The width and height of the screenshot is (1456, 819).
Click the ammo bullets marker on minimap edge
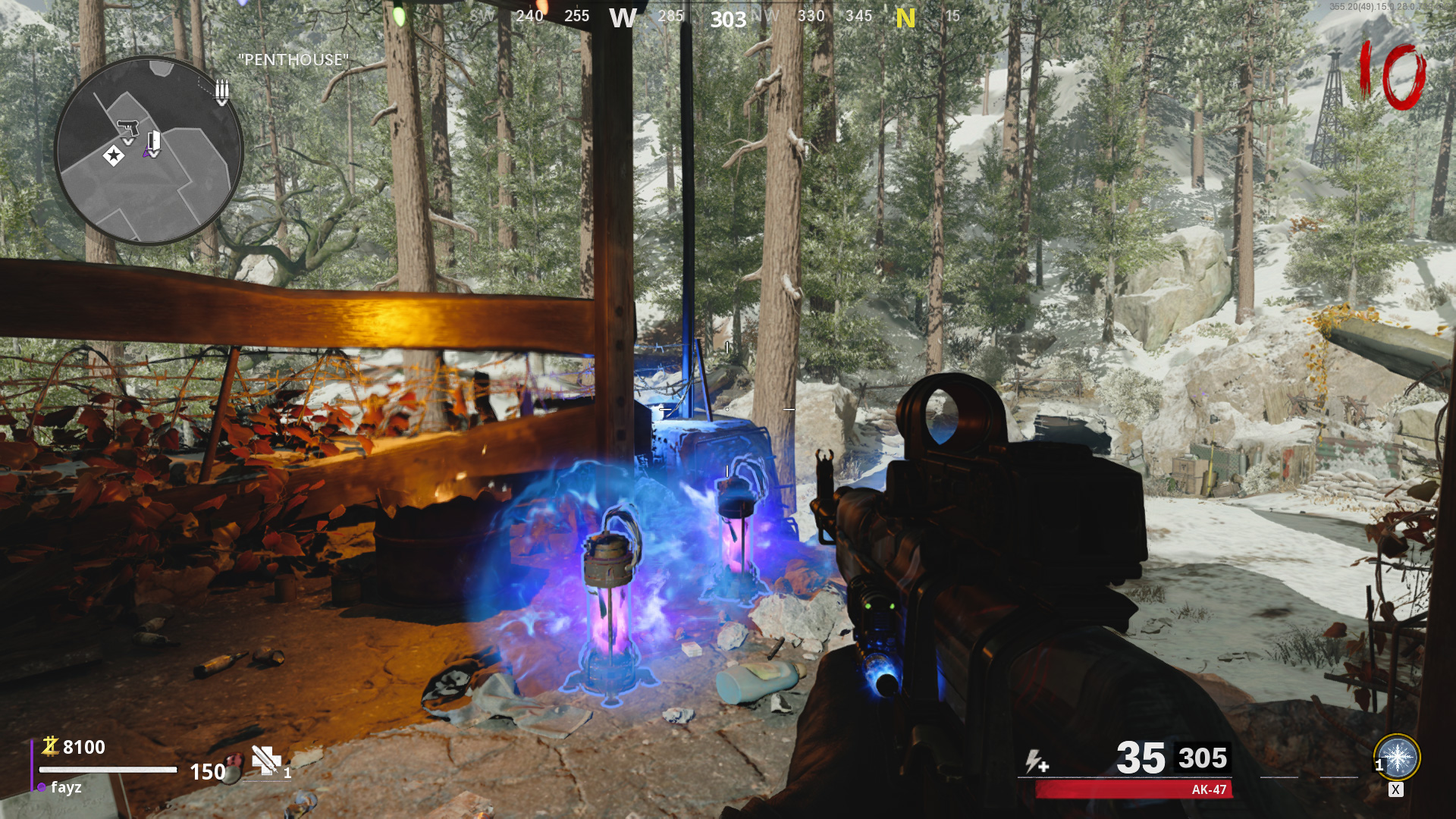[x=221, y=91]
